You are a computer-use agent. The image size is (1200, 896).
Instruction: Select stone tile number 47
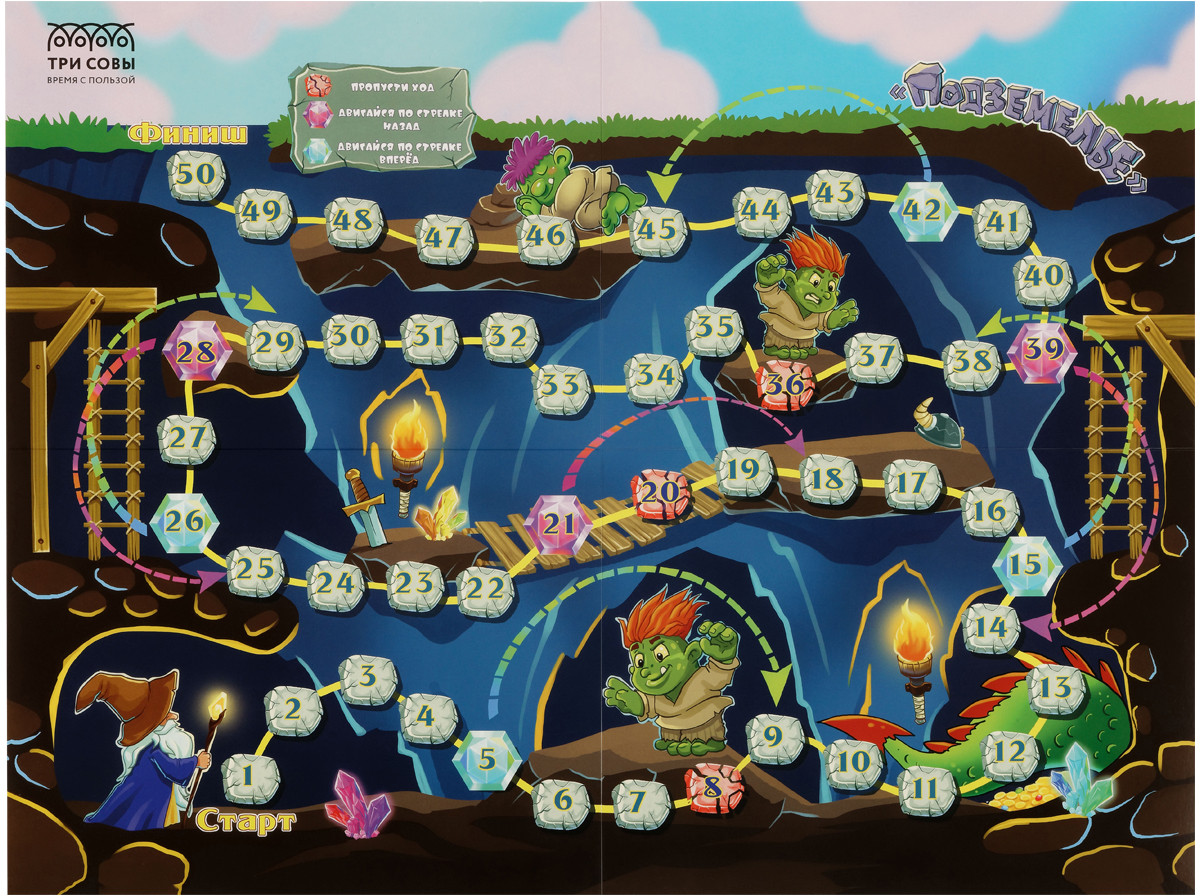444,238
